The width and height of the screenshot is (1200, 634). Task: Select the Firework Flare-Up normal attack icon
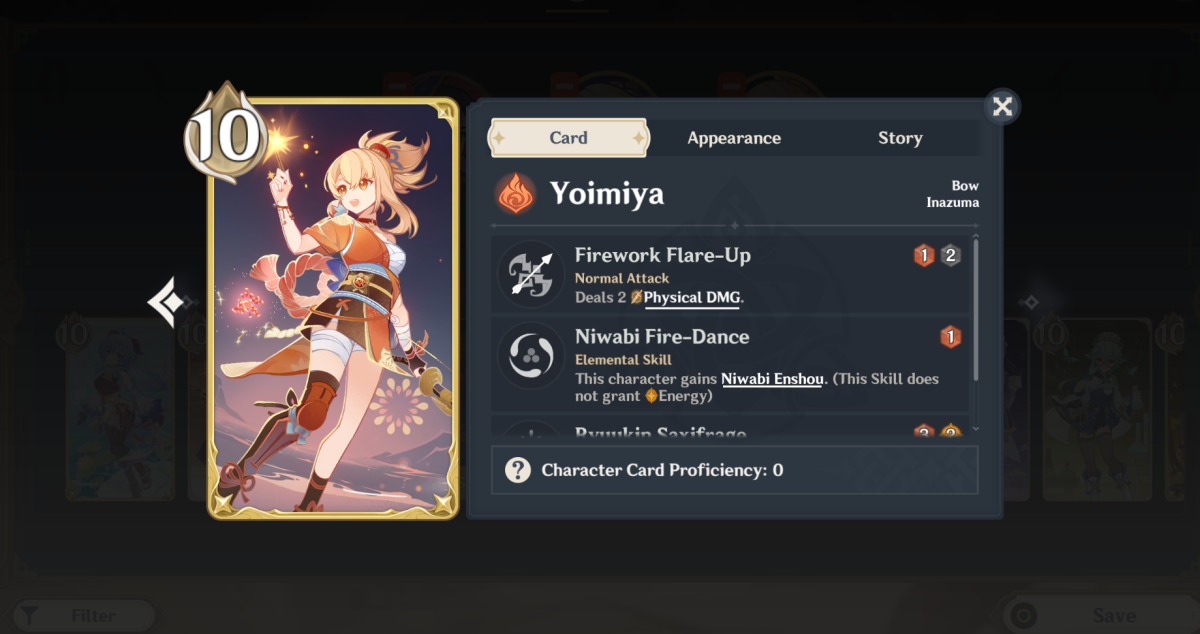point(531,274)
